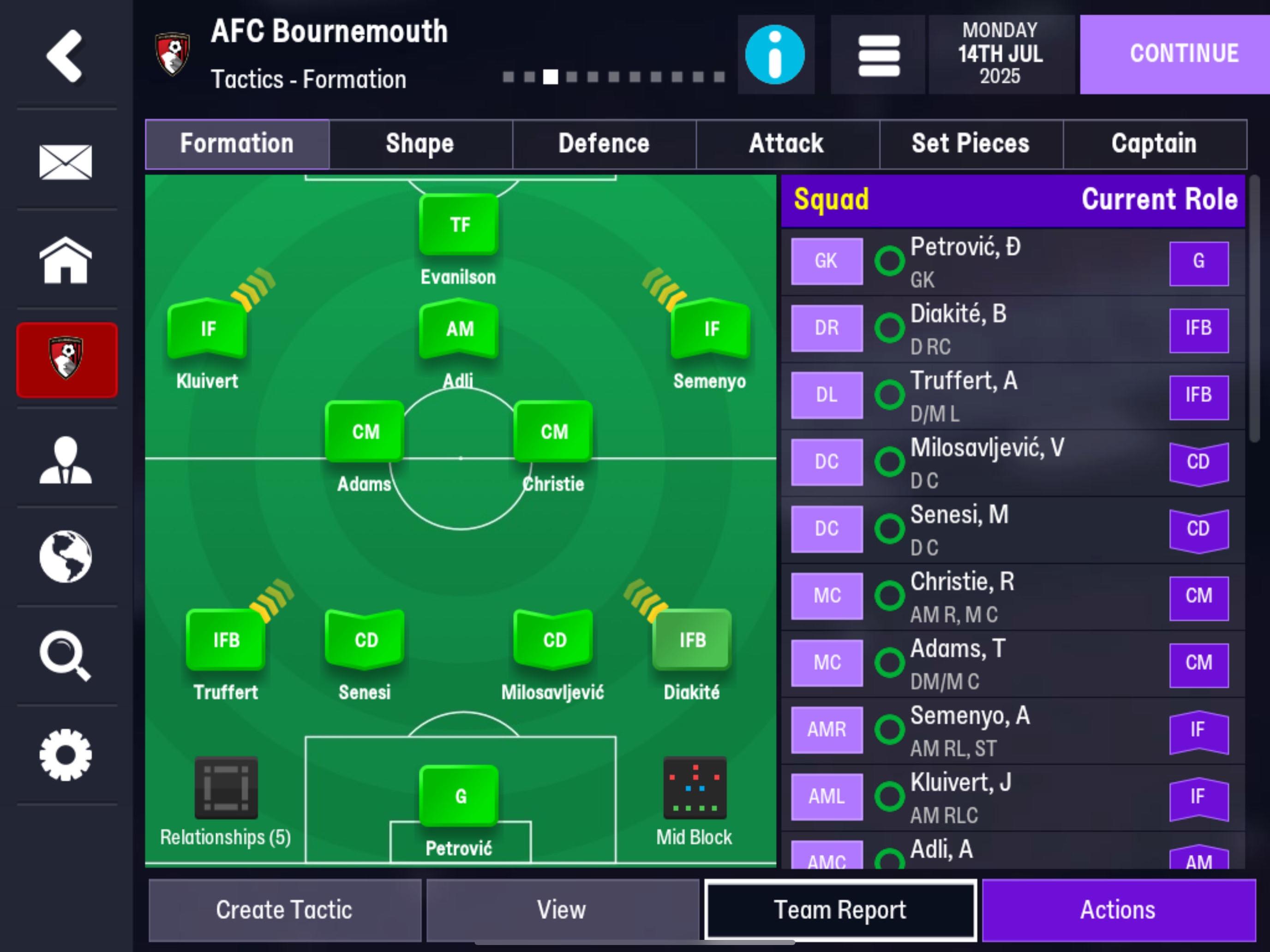Switch to the Shape tab

(x=419, y=144)
